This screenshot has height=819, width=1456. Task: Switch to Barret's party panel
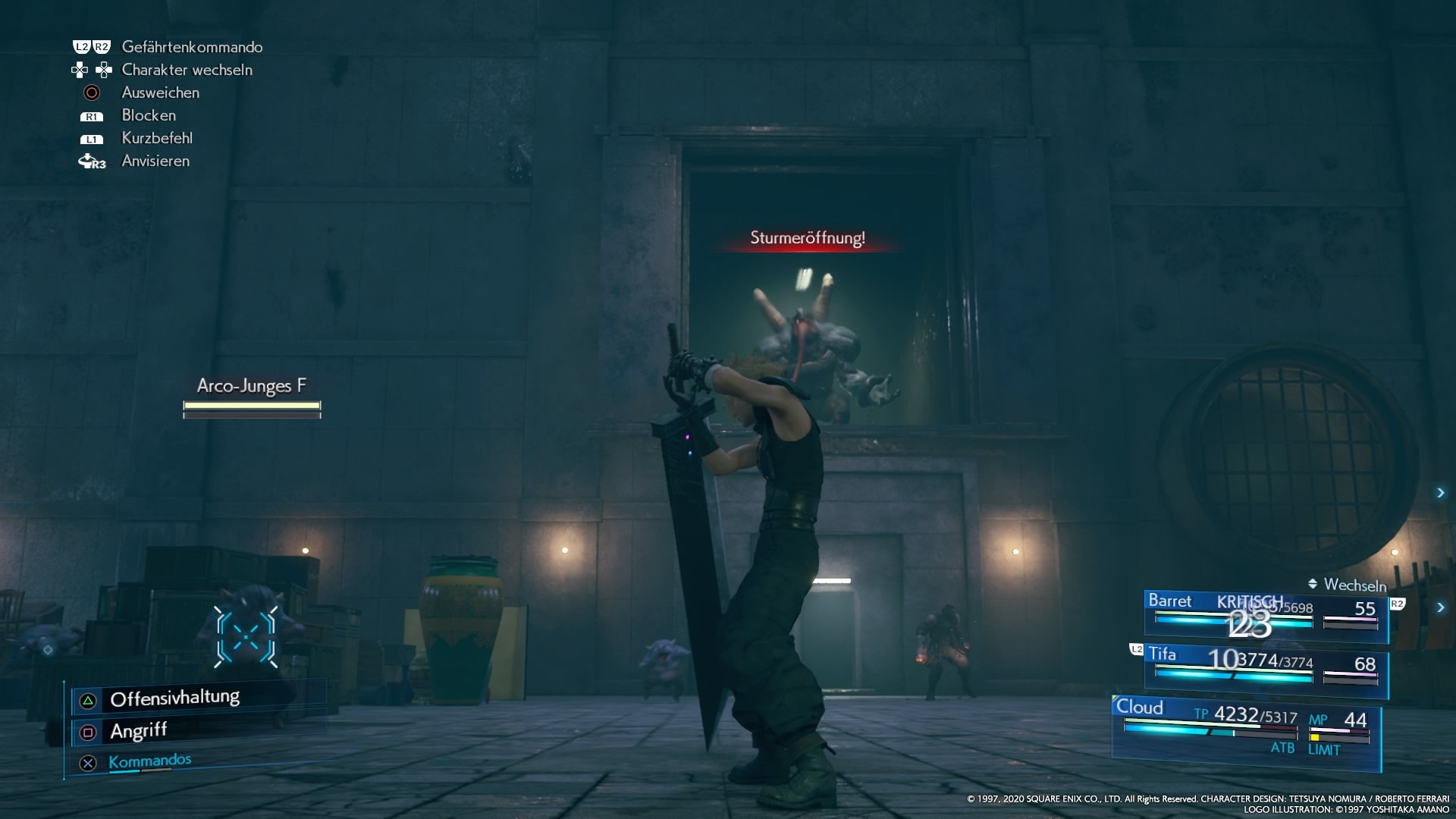pyautogui.click(x=1265, y=615)
